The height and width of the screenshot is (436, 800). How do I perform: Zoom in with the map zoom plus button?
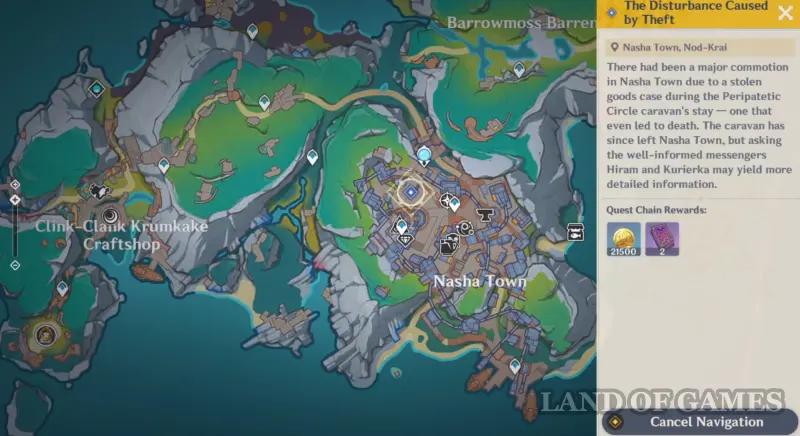tap(15, 185)
